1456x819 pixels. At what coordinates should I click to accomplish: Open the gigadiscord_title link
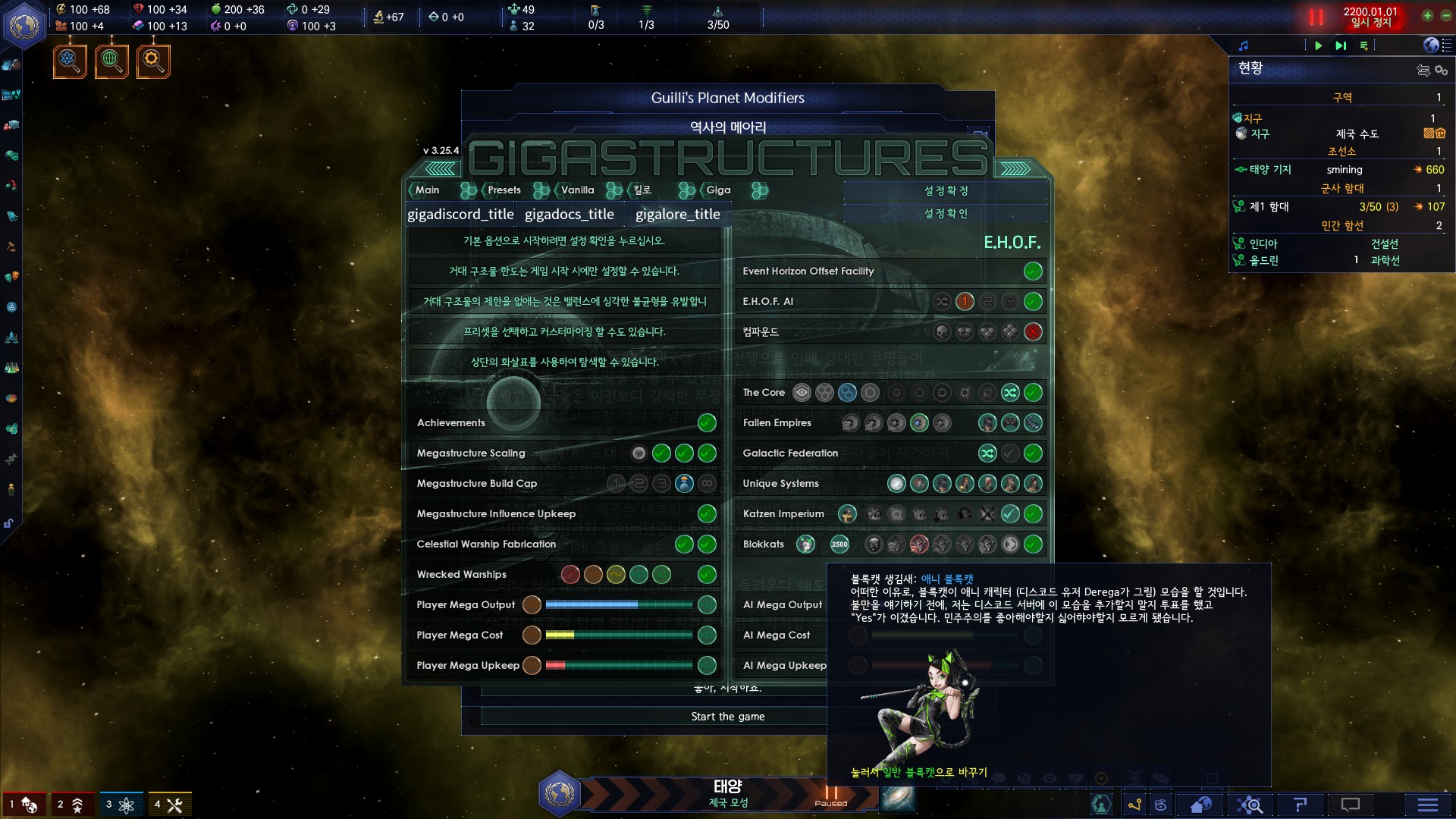460,215
